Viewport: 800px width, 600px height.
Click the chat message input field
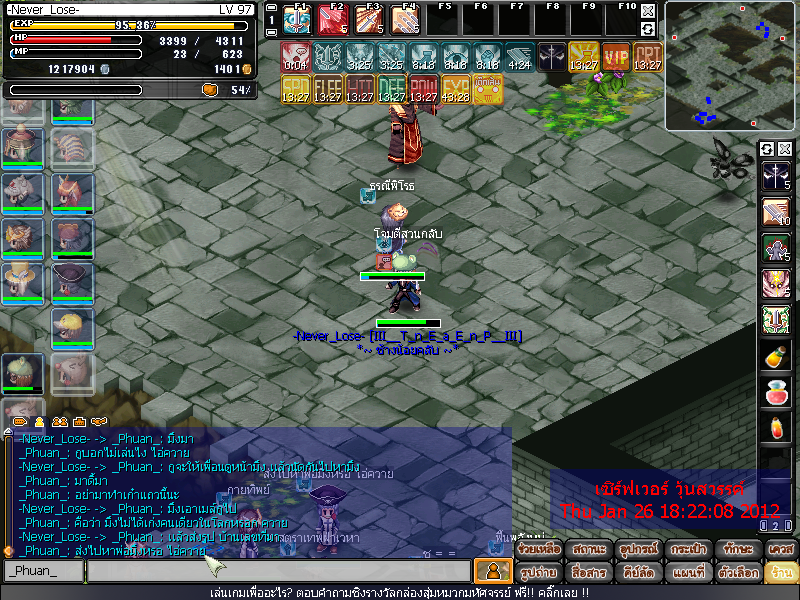278,571
